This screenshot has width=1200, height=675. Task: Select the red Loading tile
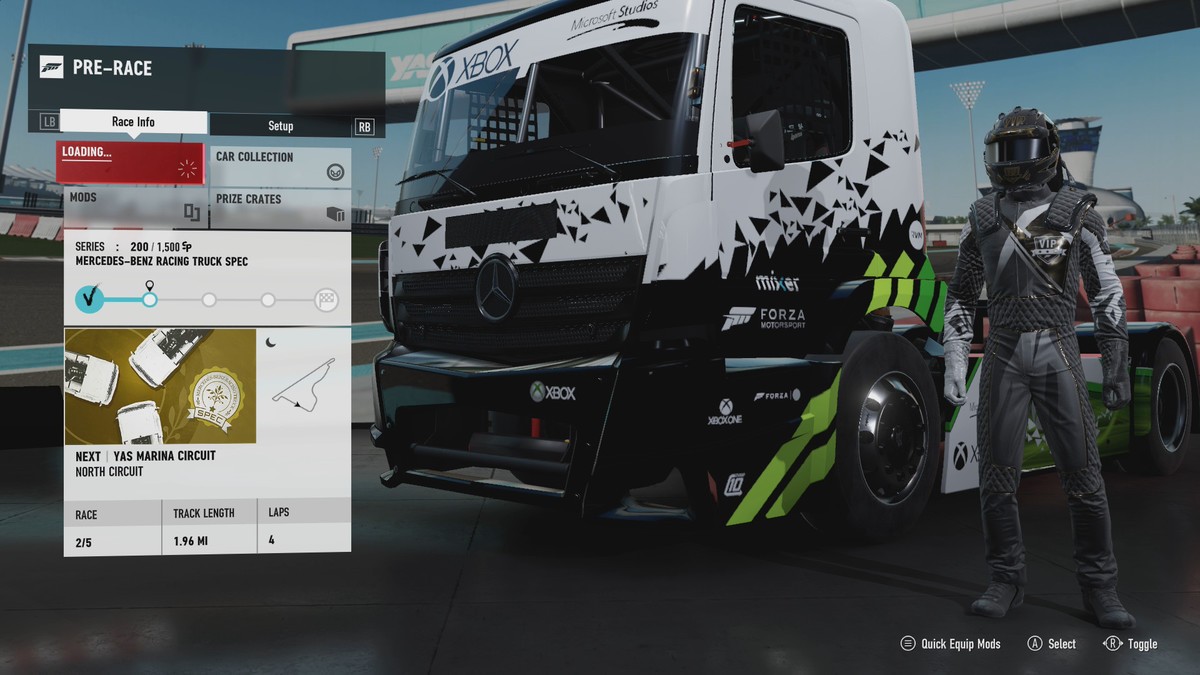tap(131, 163)
